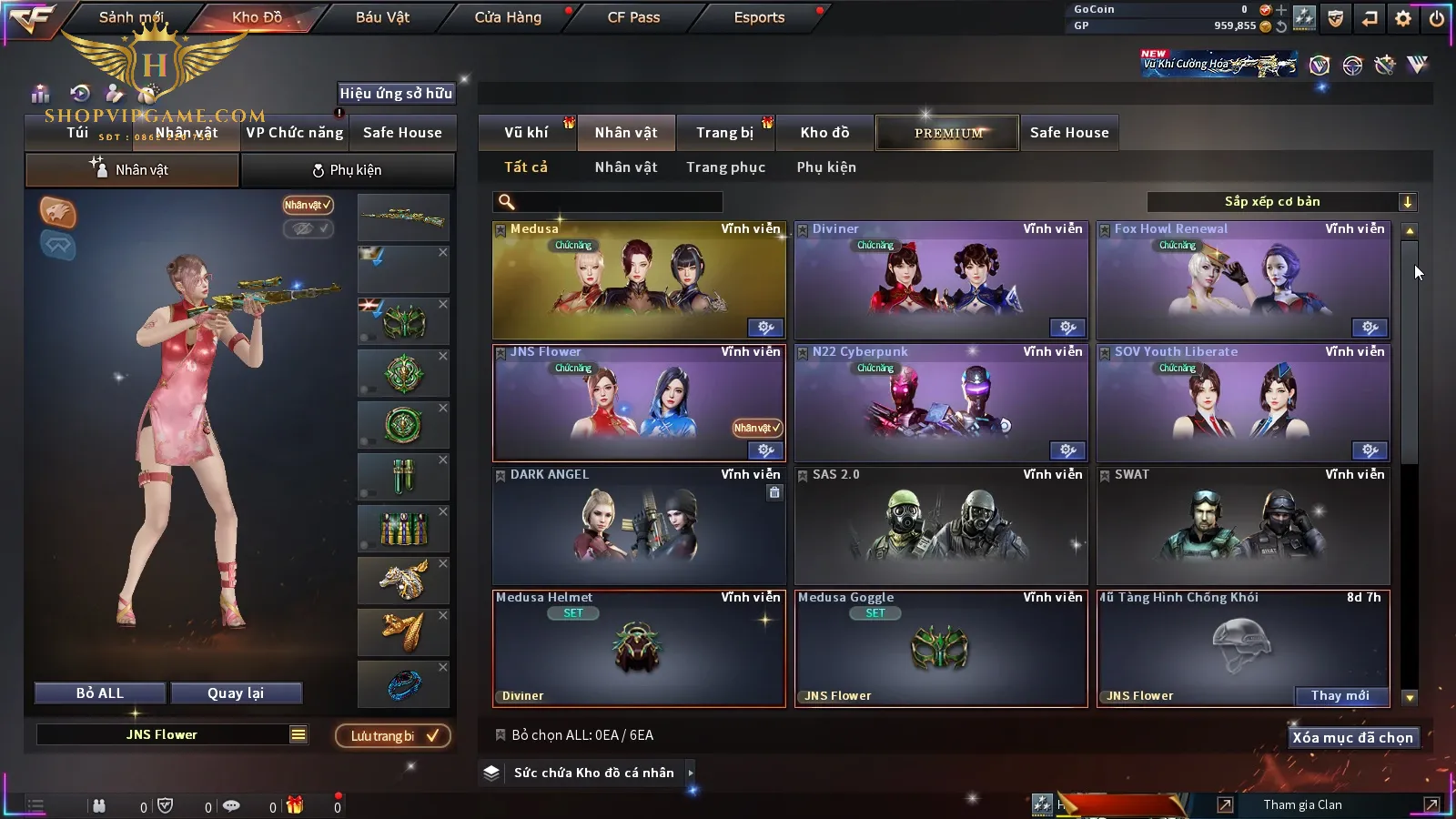The width and height of the screenshot is (1456, 819).
Task: Select the Medusa character card
Action: click(639, 280)
